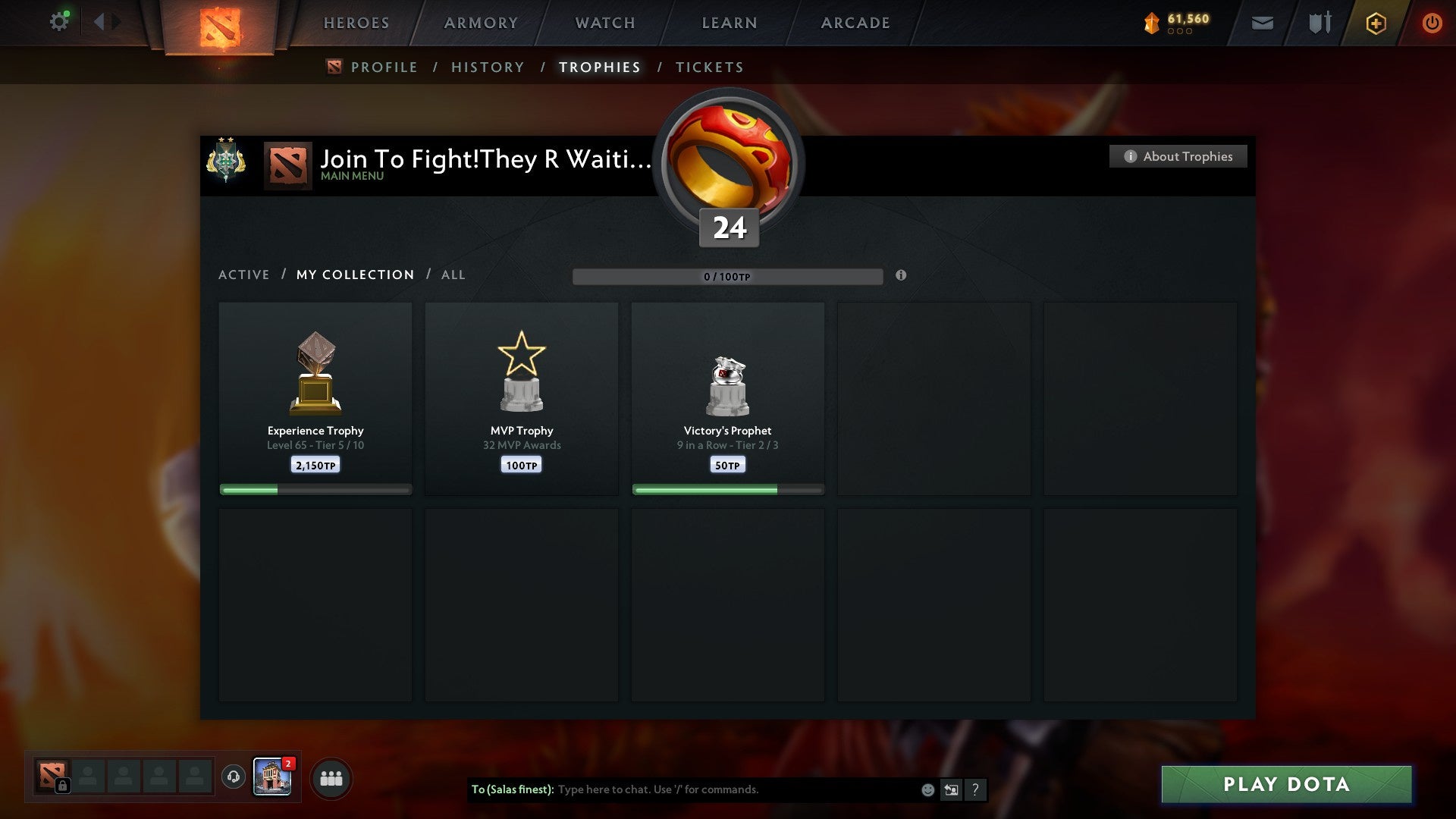Switch to the HISTORY tab

click(487, 67)
